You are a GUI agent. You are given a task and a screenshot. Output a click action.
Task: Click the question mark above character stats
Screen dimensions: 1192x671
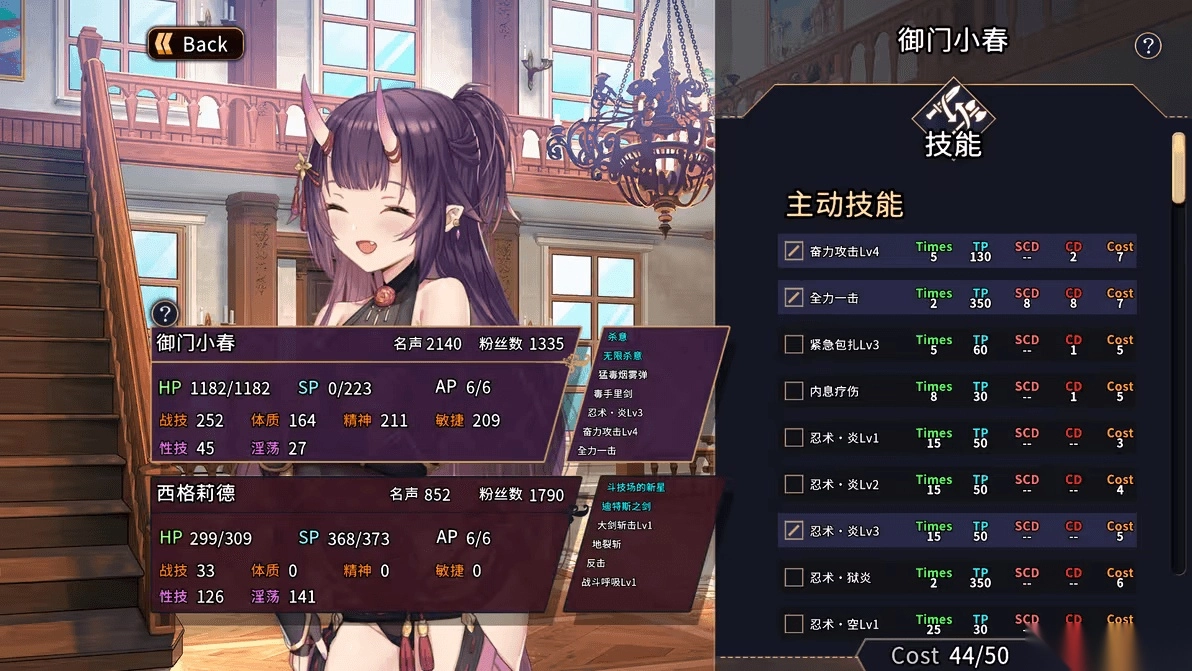point(165,313)
